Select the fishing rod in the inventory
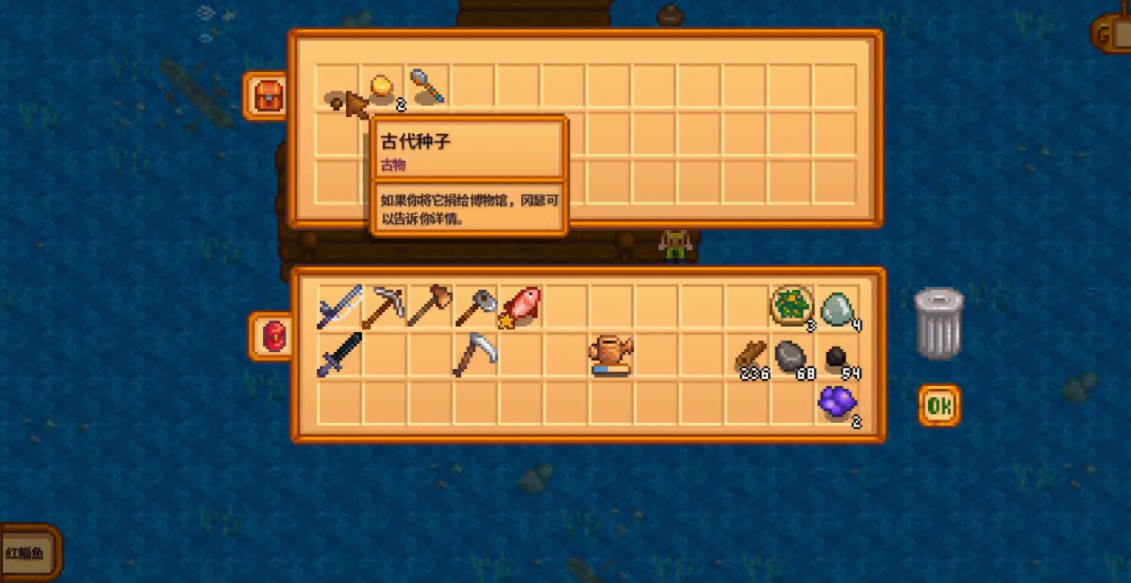Screen dimensions: 1131x583 (339, 308)
